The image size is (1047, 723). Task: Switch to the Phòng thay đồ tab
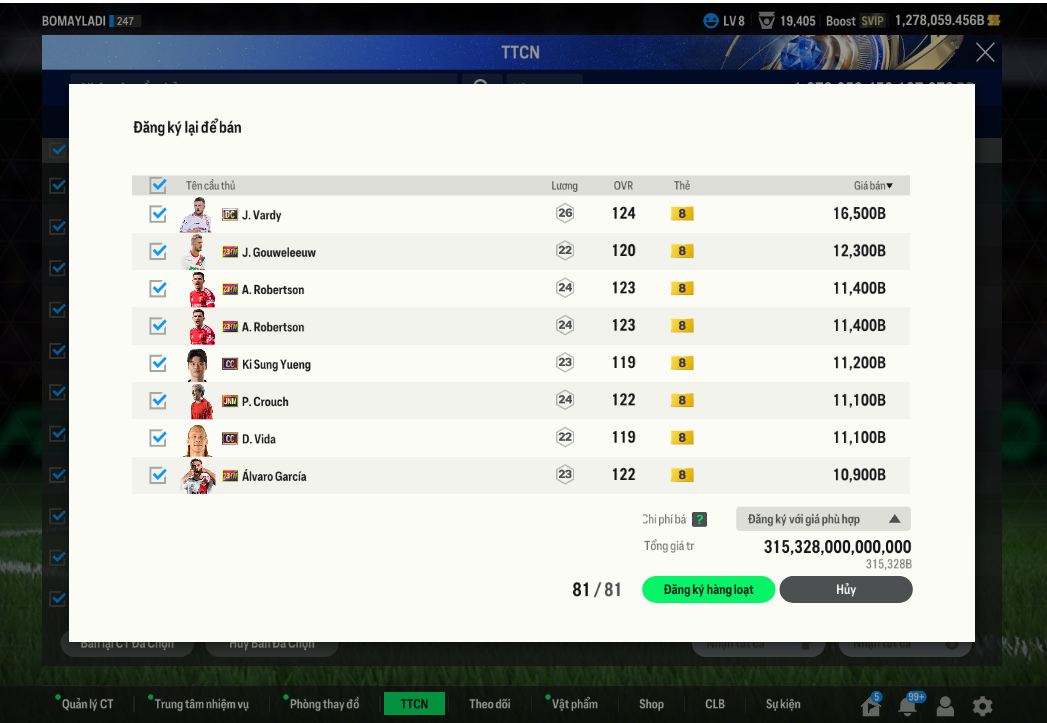(x=323, y=704)
